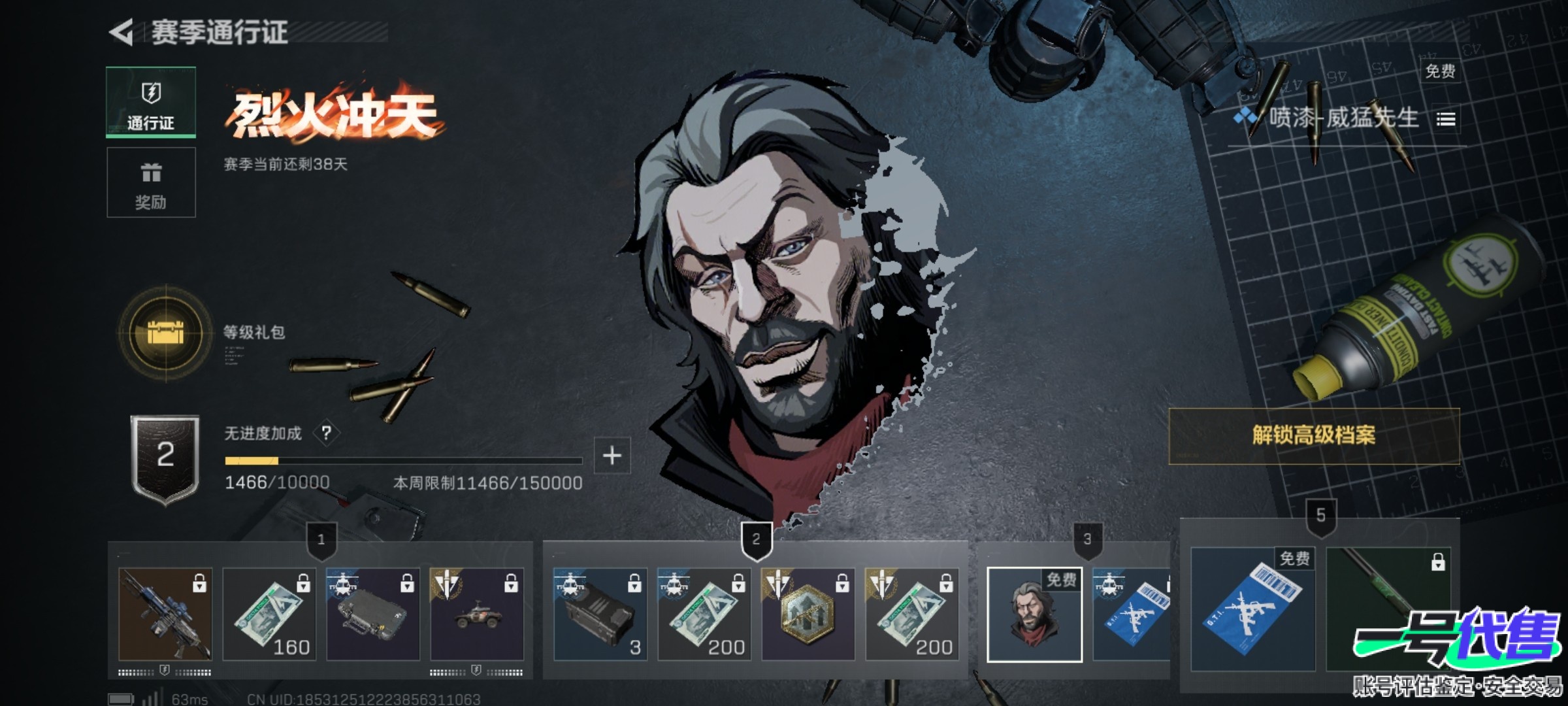This screenshot has height=706, width=1568.
Task: Open the 奖励 rewards tab
Action: (151, 182)
